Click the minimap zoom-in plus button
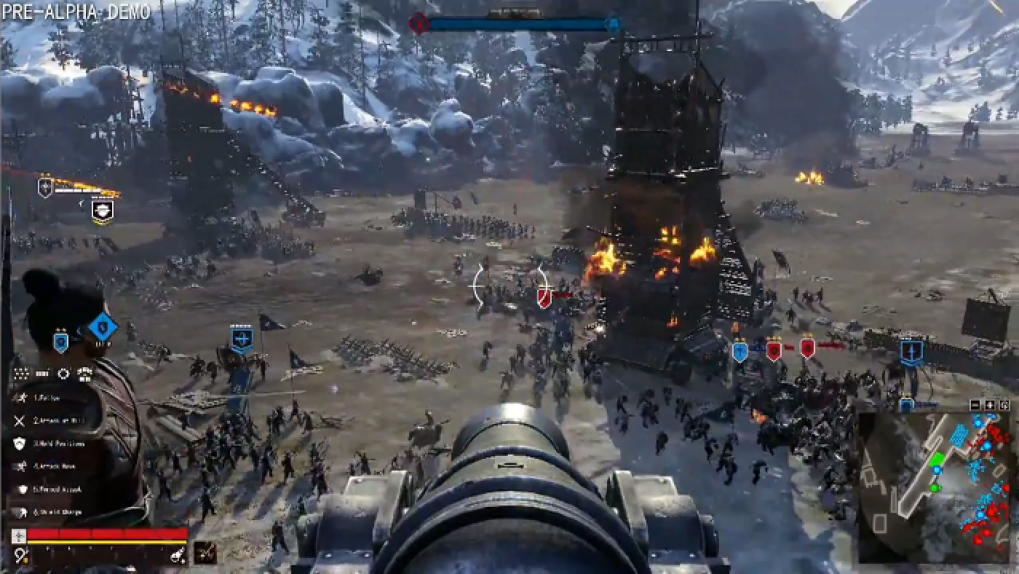 click(x=990, y=405)
